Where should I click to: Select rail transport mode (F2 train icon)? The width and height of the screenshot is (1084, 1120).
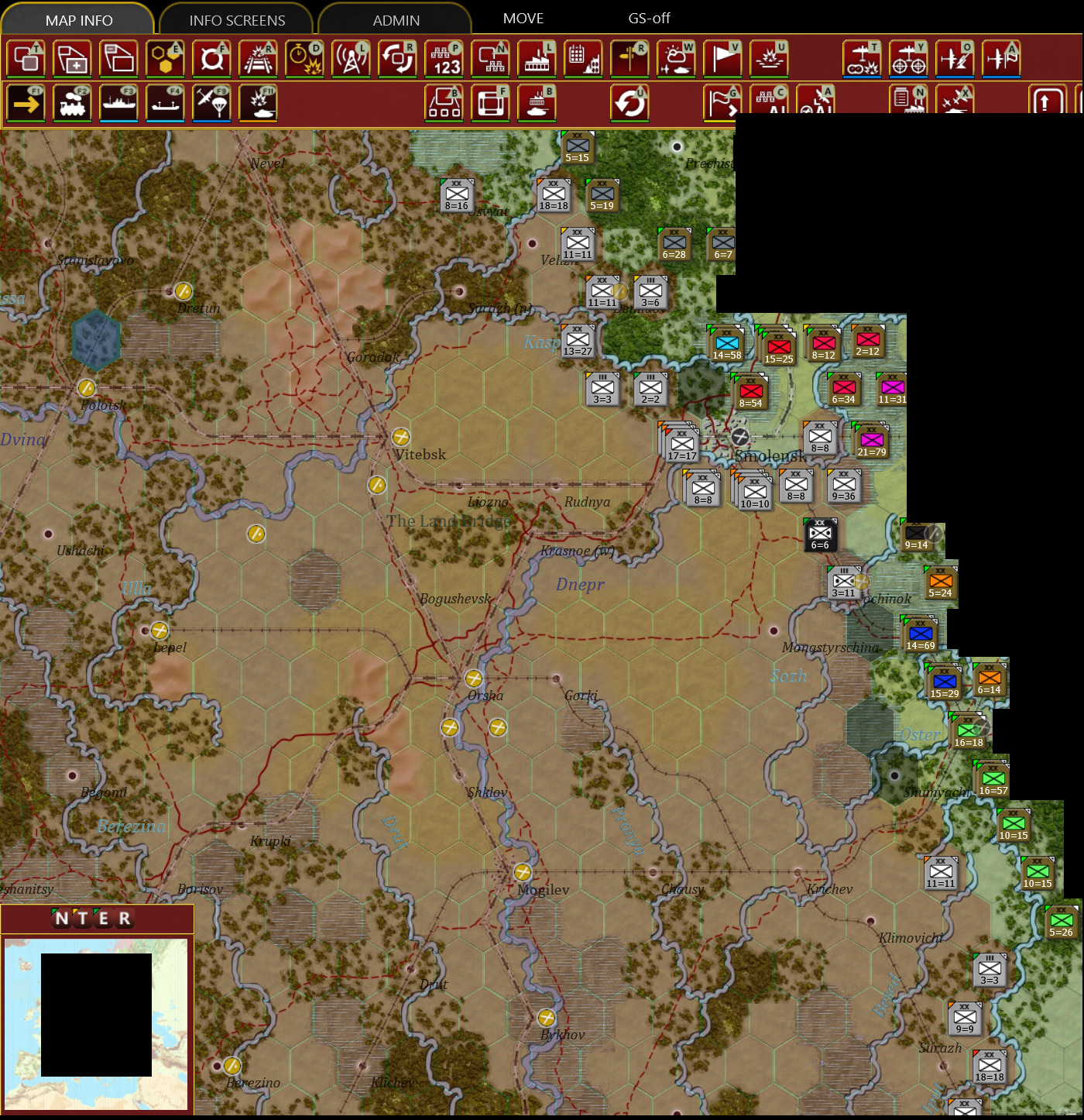(74, 102)
